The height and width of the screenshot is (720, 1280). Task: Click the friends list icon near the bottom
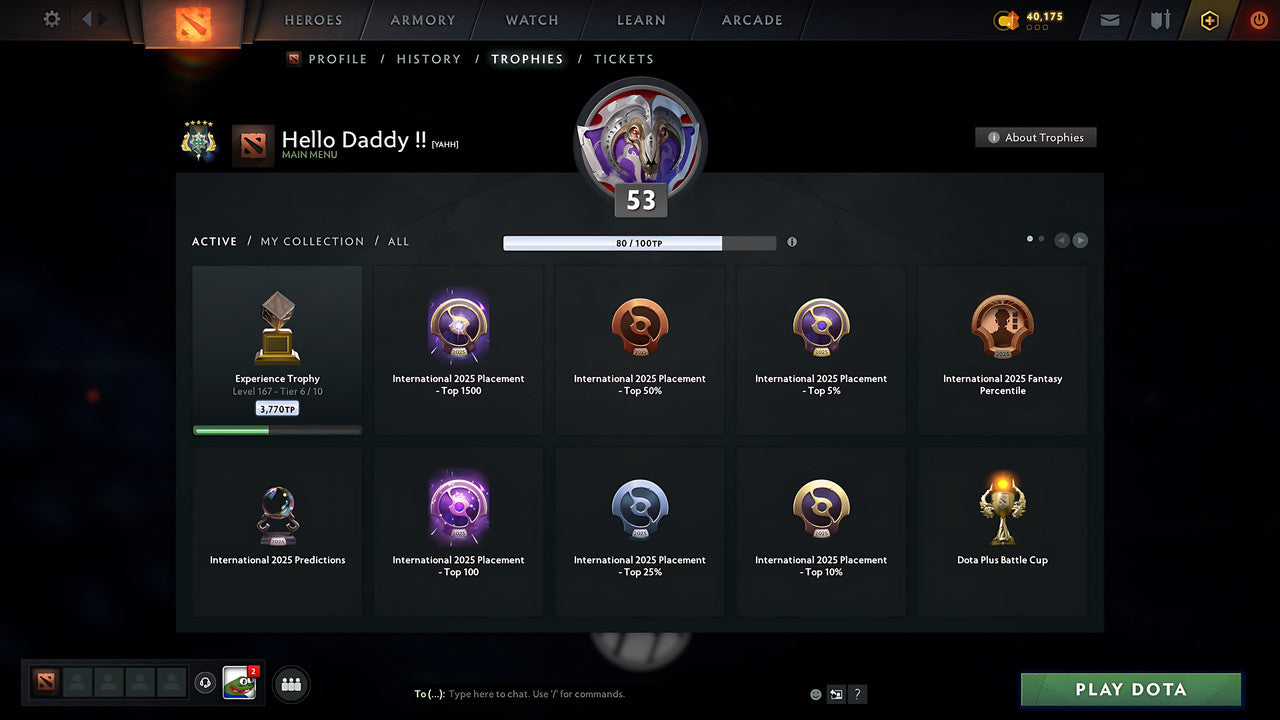[x=289, y=684]
